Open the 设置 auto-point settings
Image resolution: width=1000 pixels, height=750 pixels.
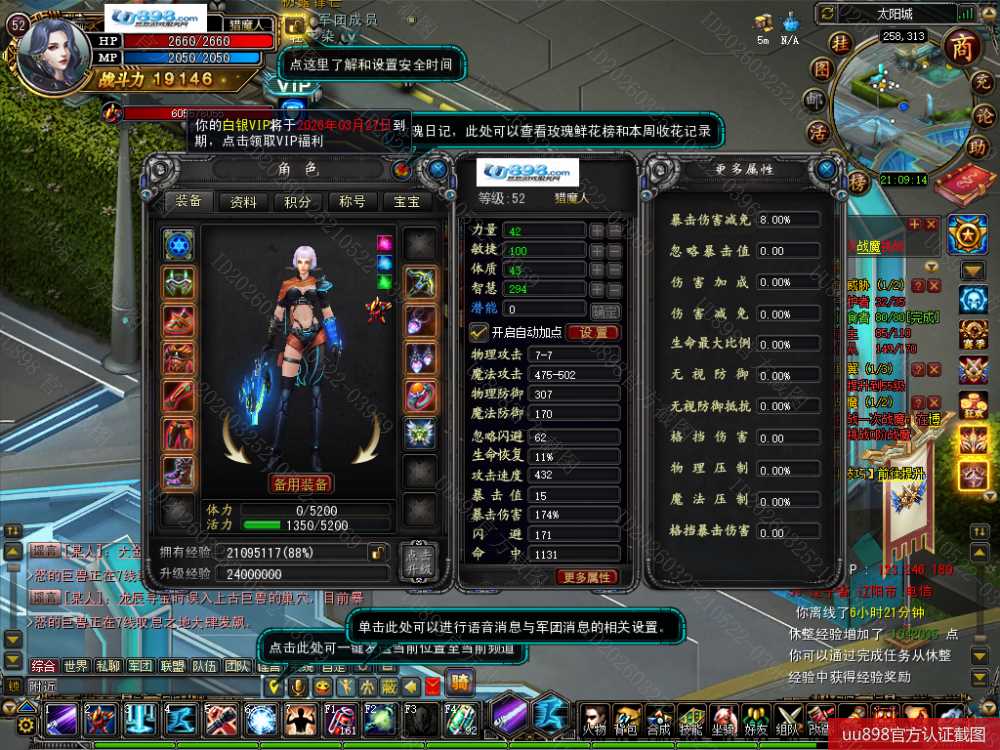(x=593, y=333)
